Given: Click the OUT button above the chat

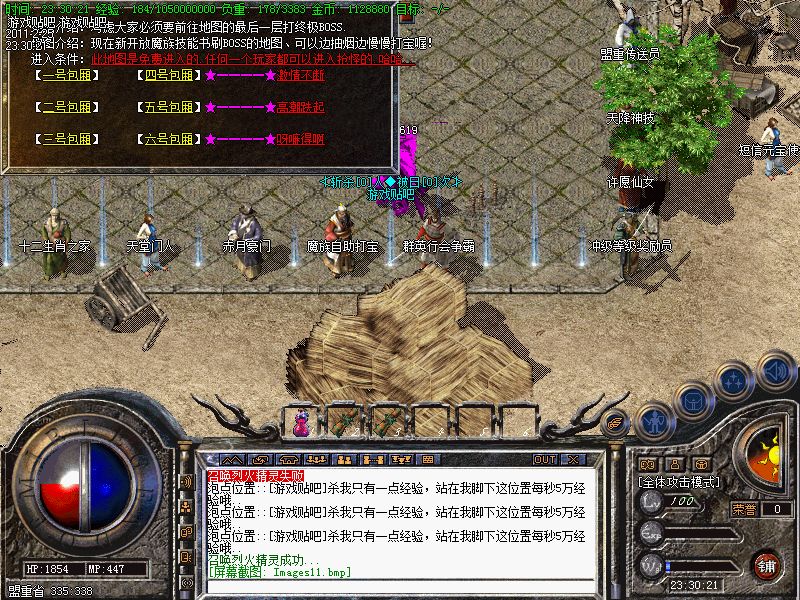Looking at the screenshot, I should (x=545, y=460).
